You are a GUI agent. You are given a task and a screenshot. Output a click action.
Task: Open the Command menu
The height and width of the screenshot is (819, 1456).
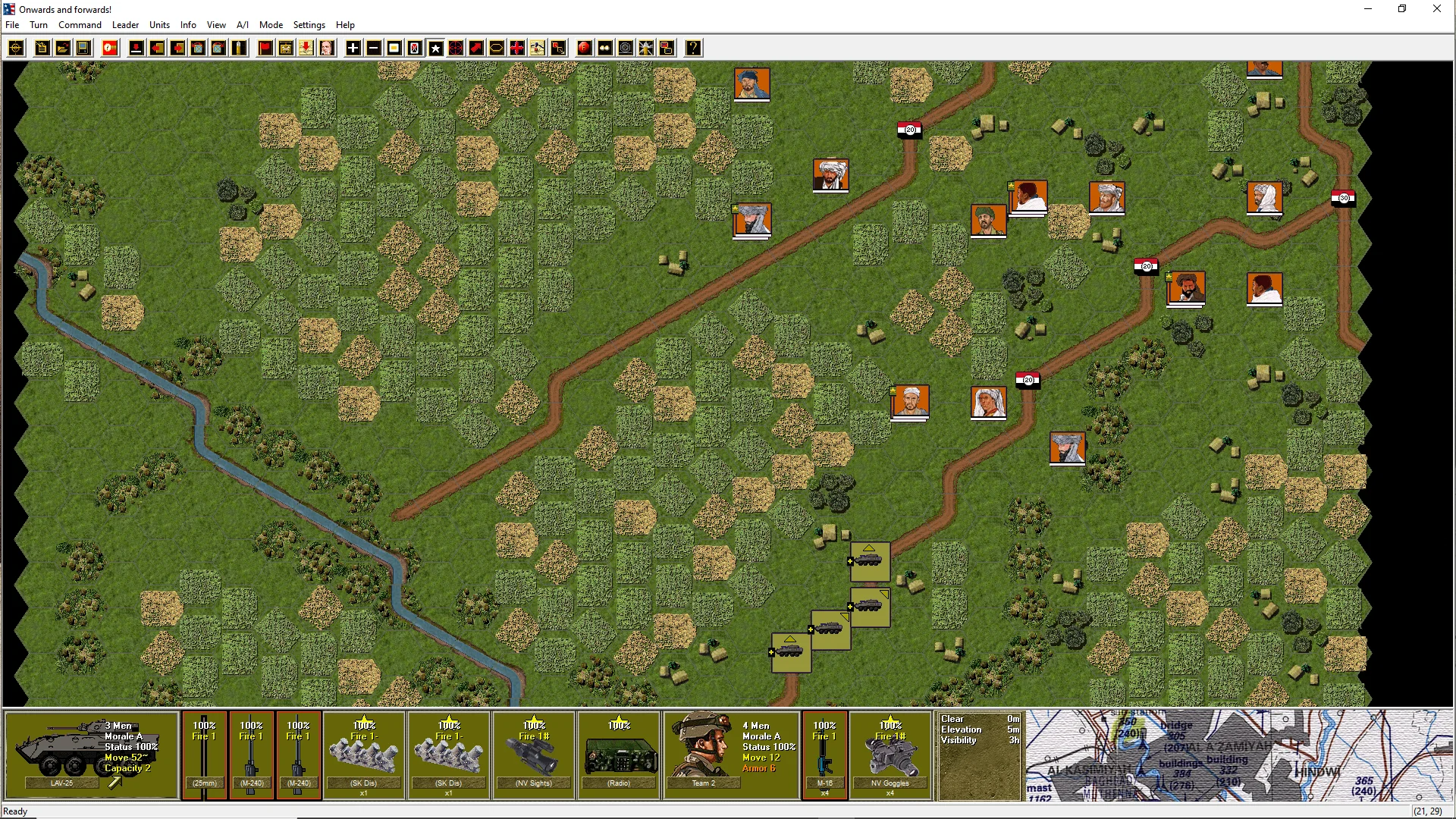tap(80, 25)
